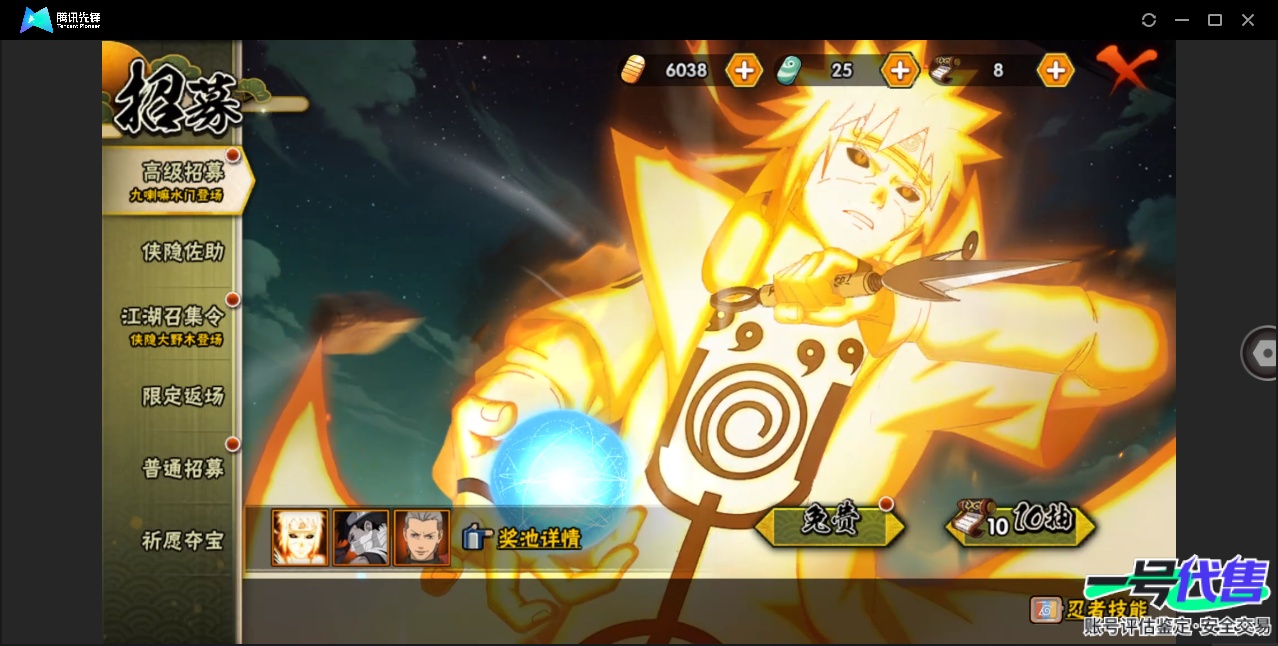This screenshot has height=646, width=1278.
Task: Click the emulator refresh icon in title bar
Action: [x=1149, y=20]
